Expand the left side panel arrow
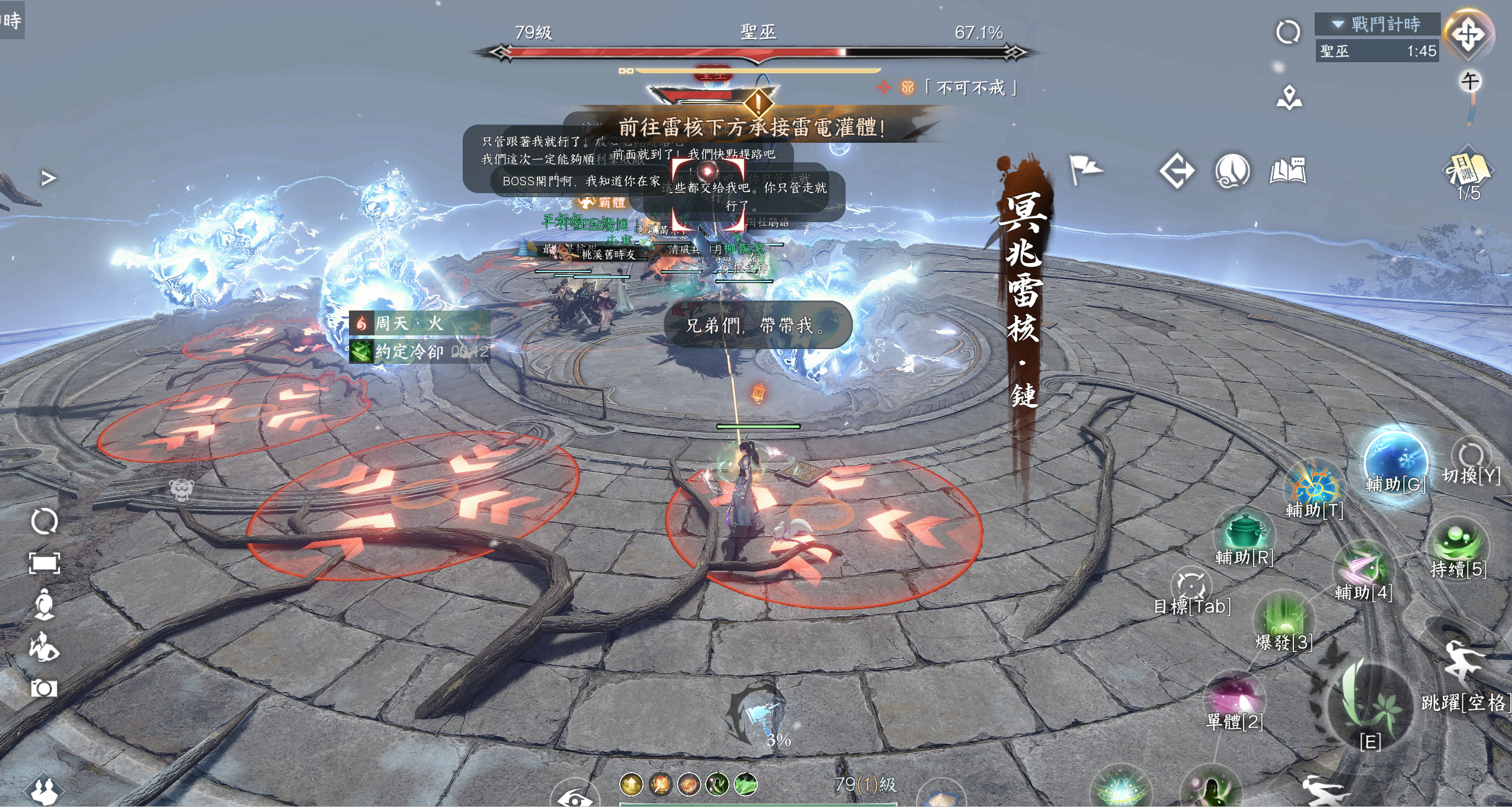 tap(49, 178)
